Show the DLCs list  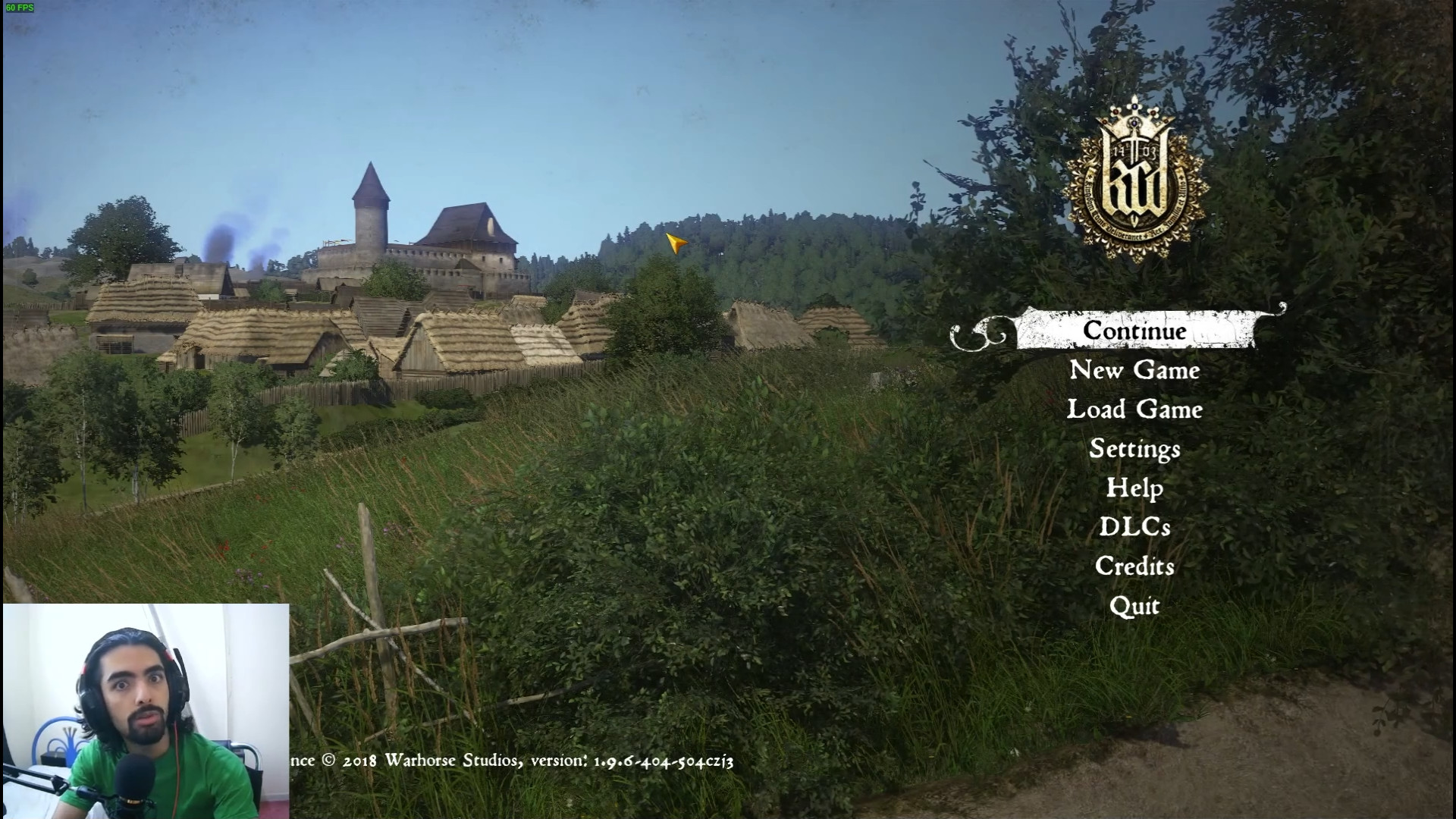(1134, 527)
